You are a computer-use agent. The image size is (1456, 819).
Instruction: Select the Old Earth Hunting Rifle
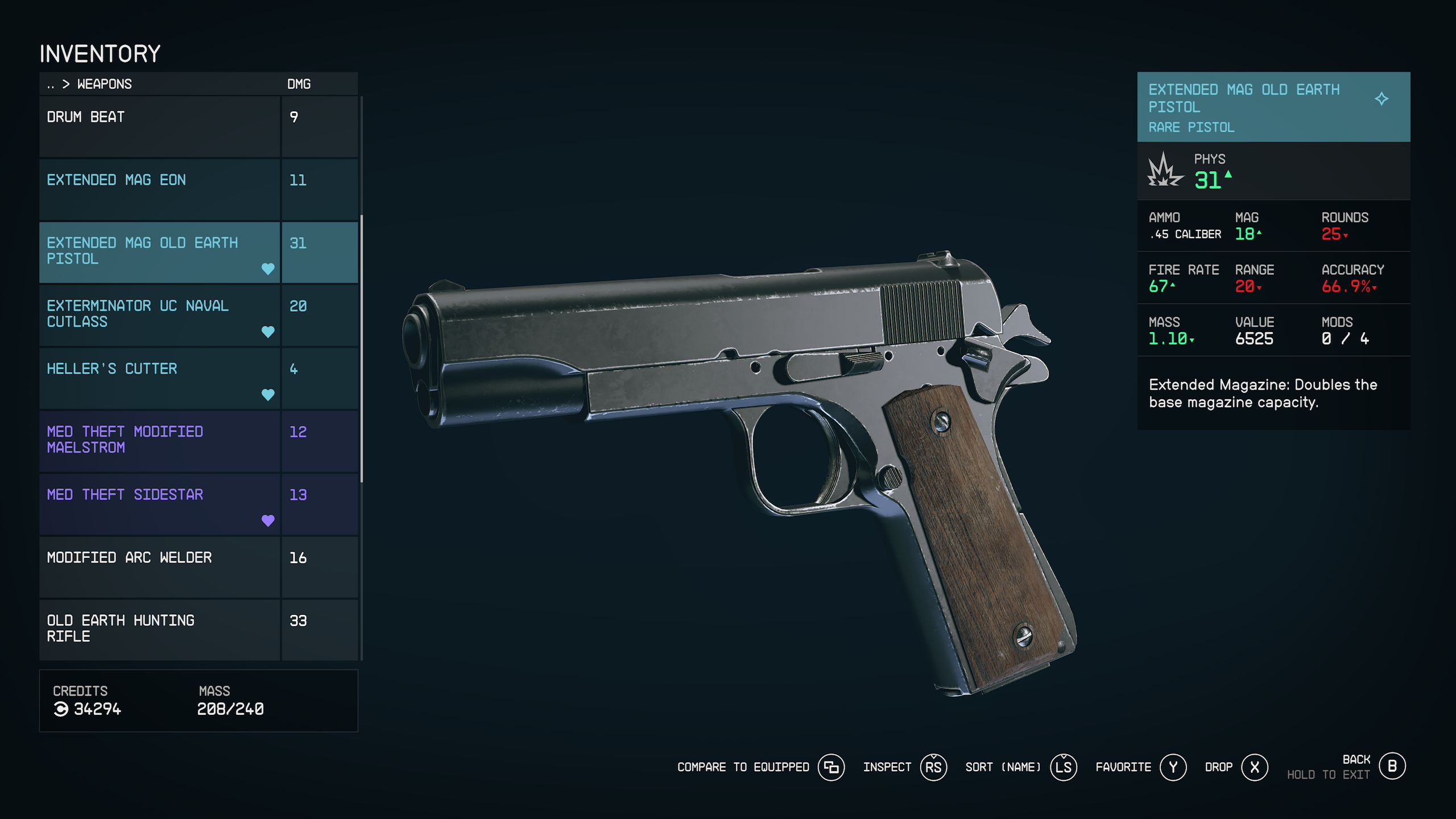pos(159,630)
